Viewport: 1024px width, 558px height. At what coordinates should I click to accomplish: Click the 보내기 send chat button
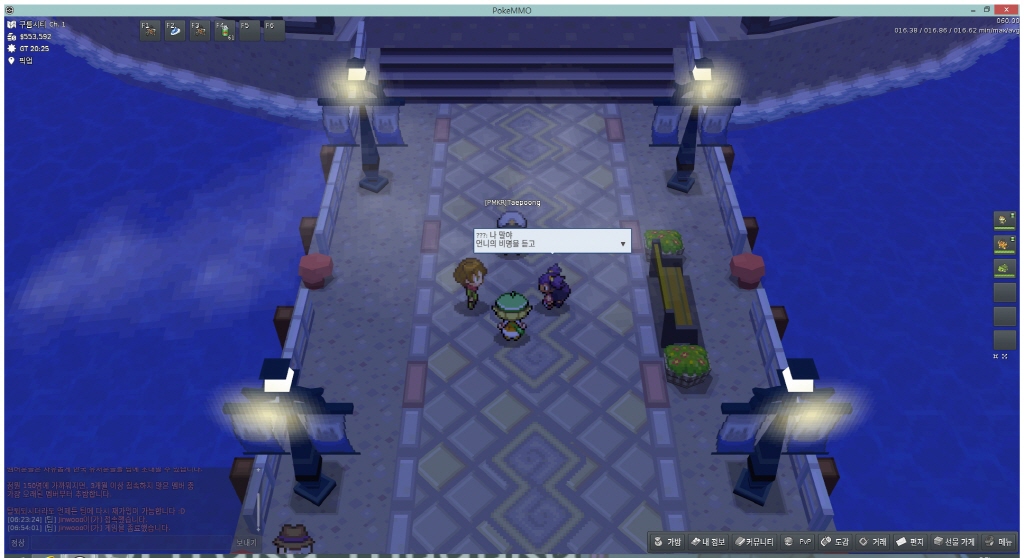click(x=246, y=543)
